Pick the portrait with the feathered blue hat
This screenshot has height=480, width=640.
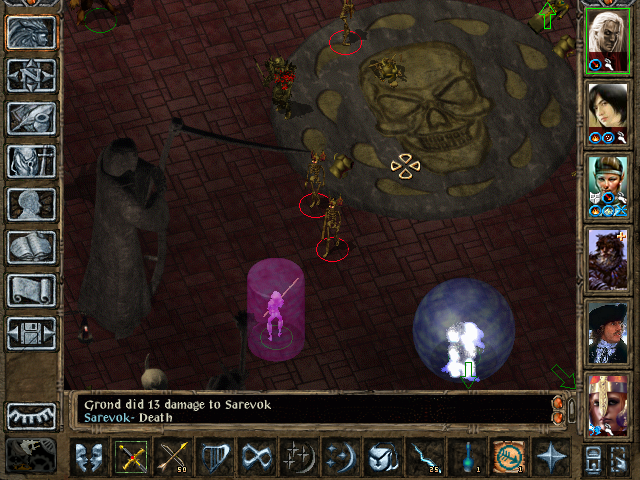[608, 330]
